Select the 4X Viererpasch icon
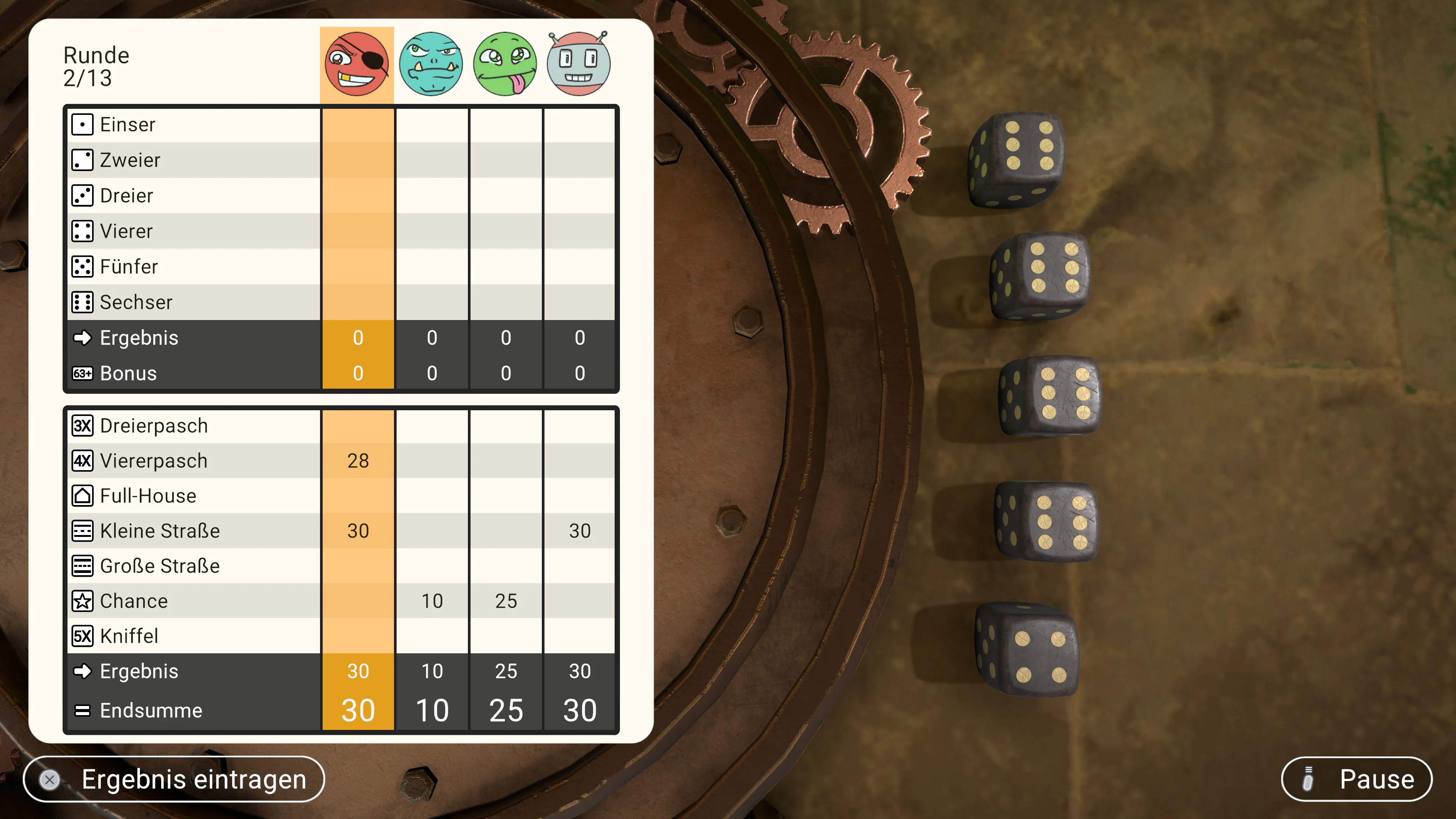 click(x=83, y=461)
